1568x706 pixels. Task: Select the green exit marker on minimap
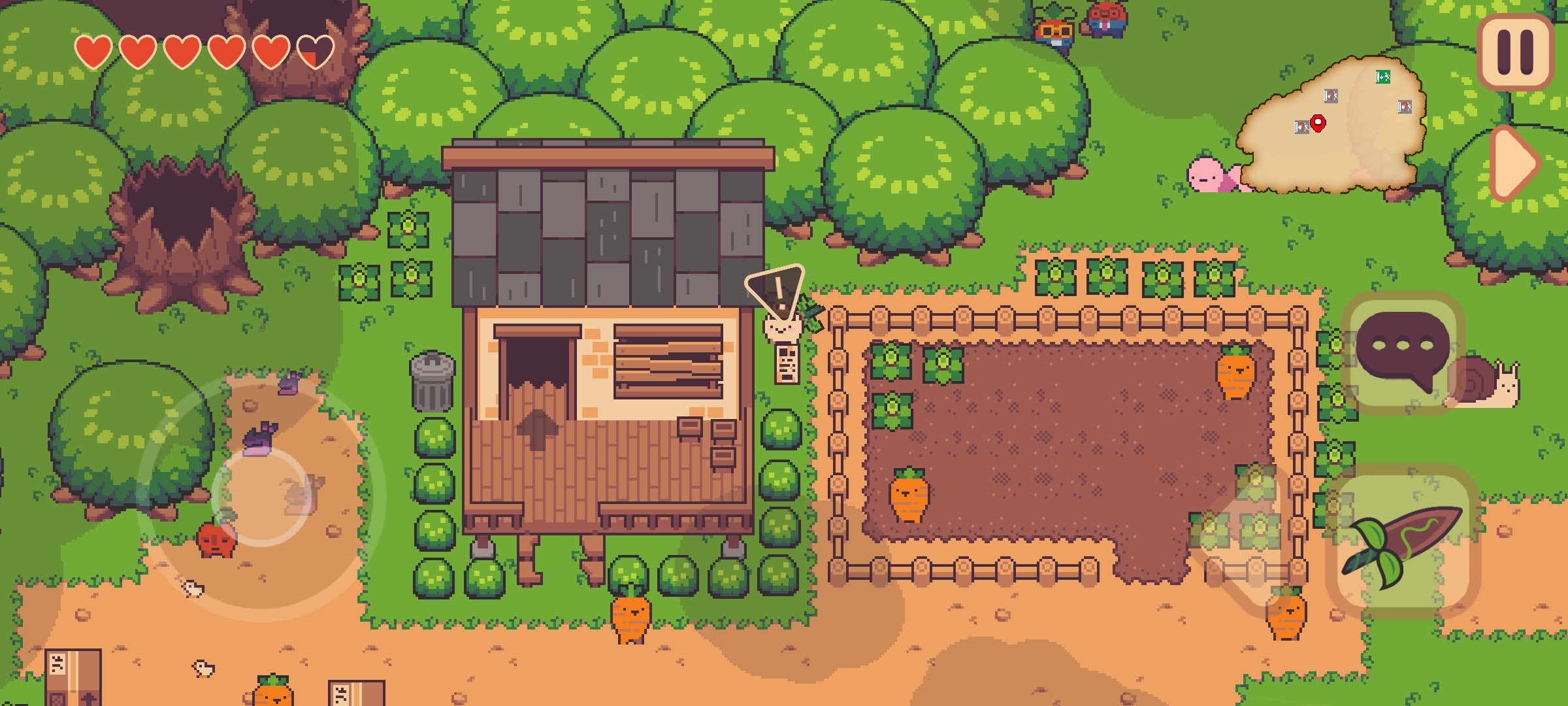[1382, 77]
